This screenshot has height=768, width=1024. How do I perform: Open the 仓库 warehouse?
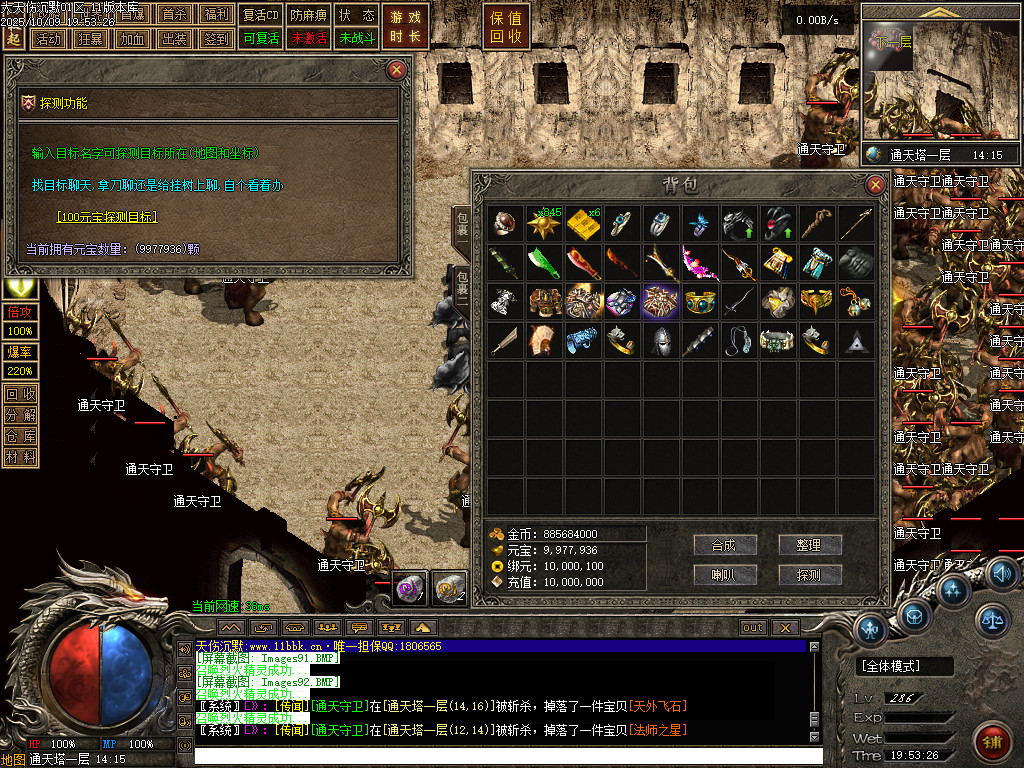(21, 436)
